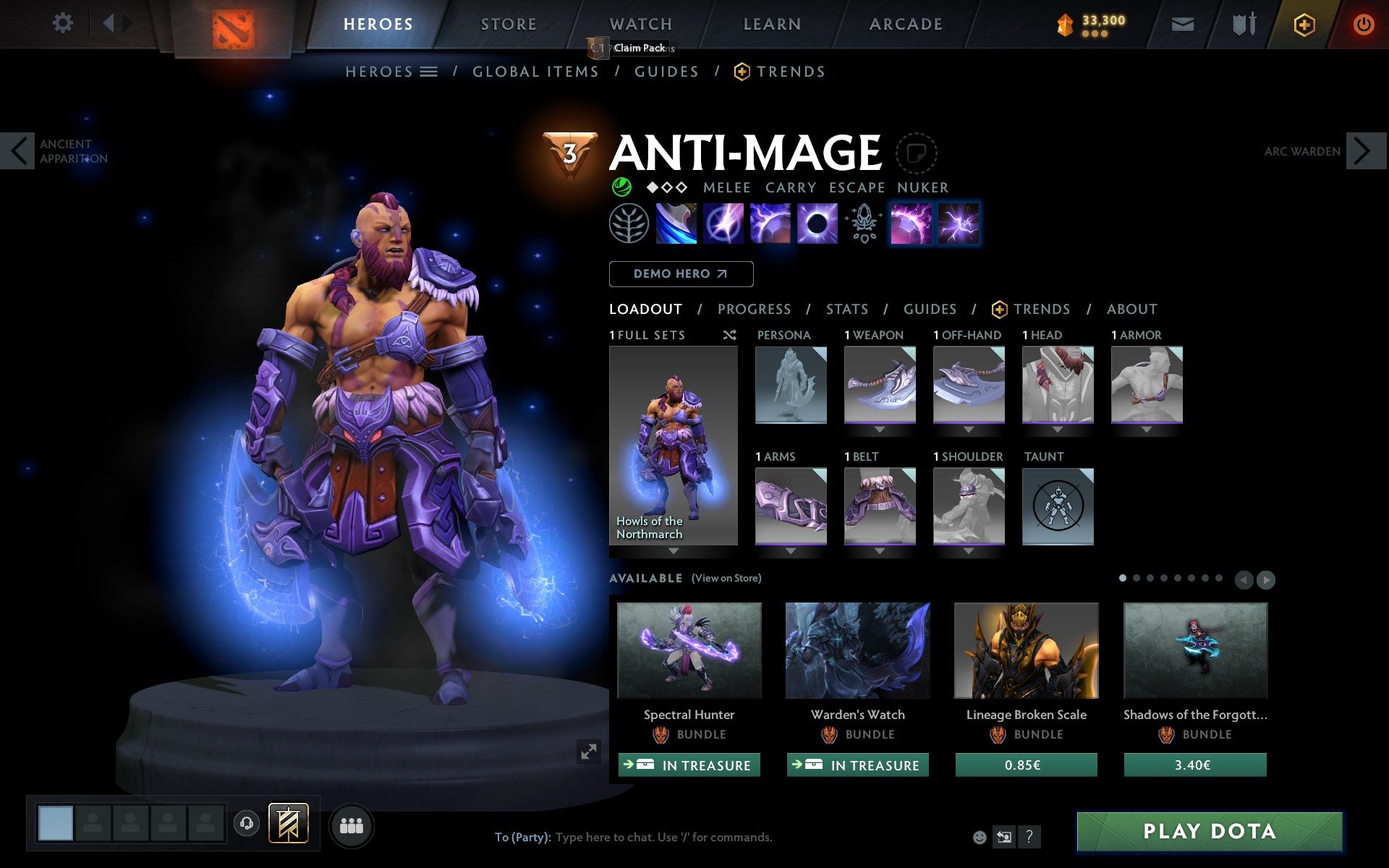The height and width of the screenshot is (868, 1389).
Task: Expand the Weapon slot dropdown arrow
Action: coord(879,427)
